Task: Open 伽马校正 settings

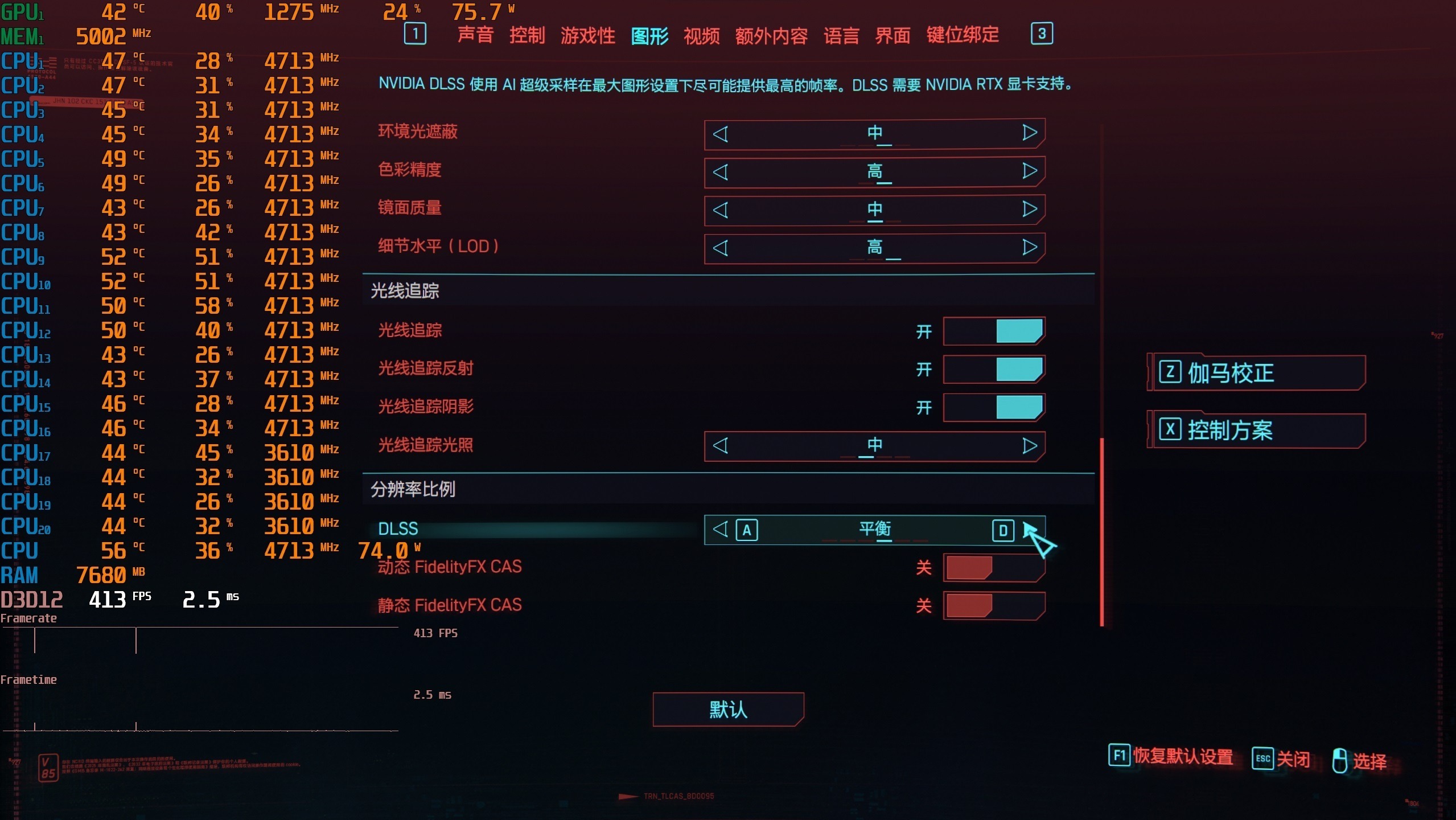Action: pos(1256,373)
